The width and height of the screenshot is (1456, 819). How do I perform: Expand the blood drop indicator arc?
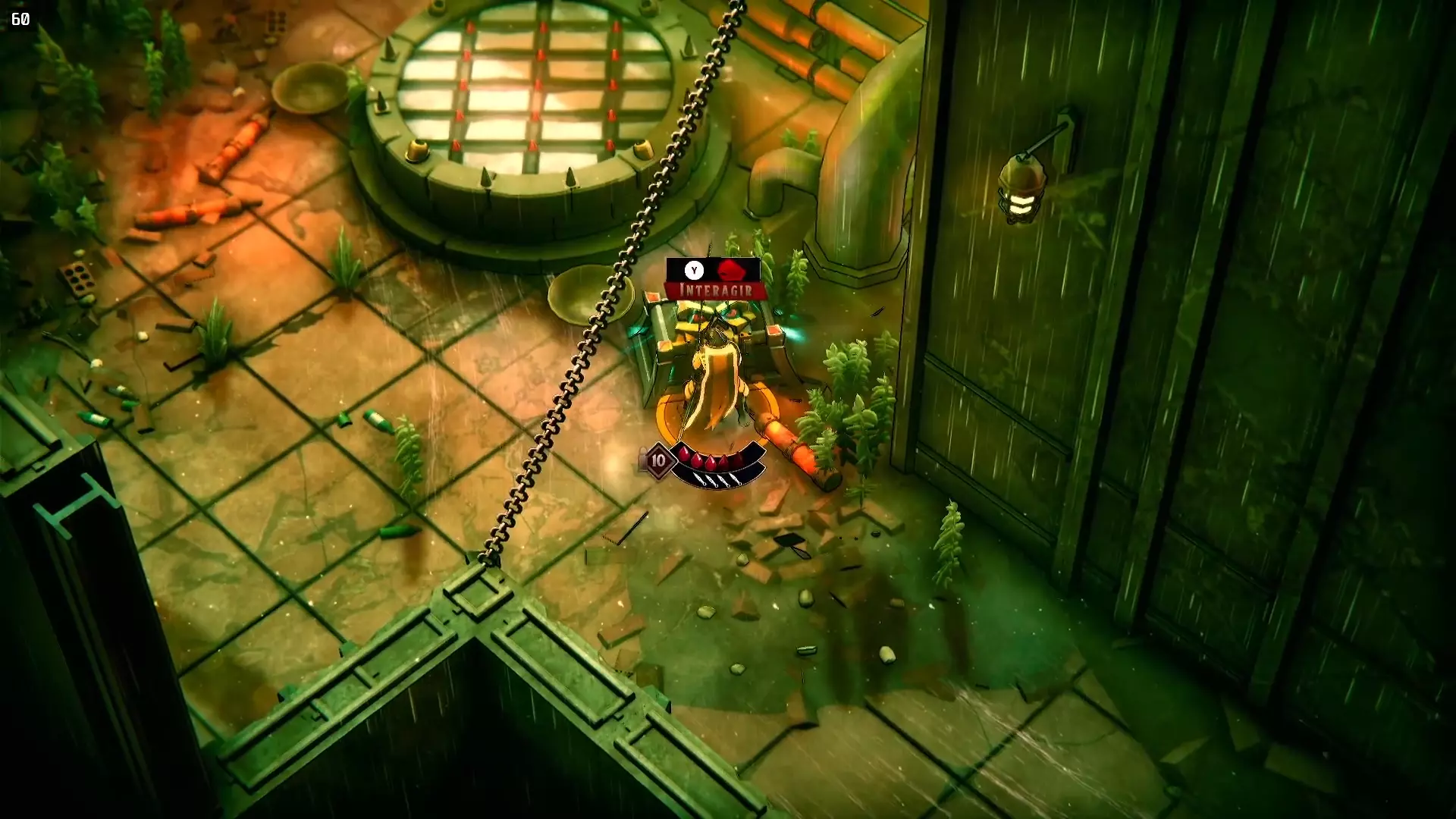[710, 460]
